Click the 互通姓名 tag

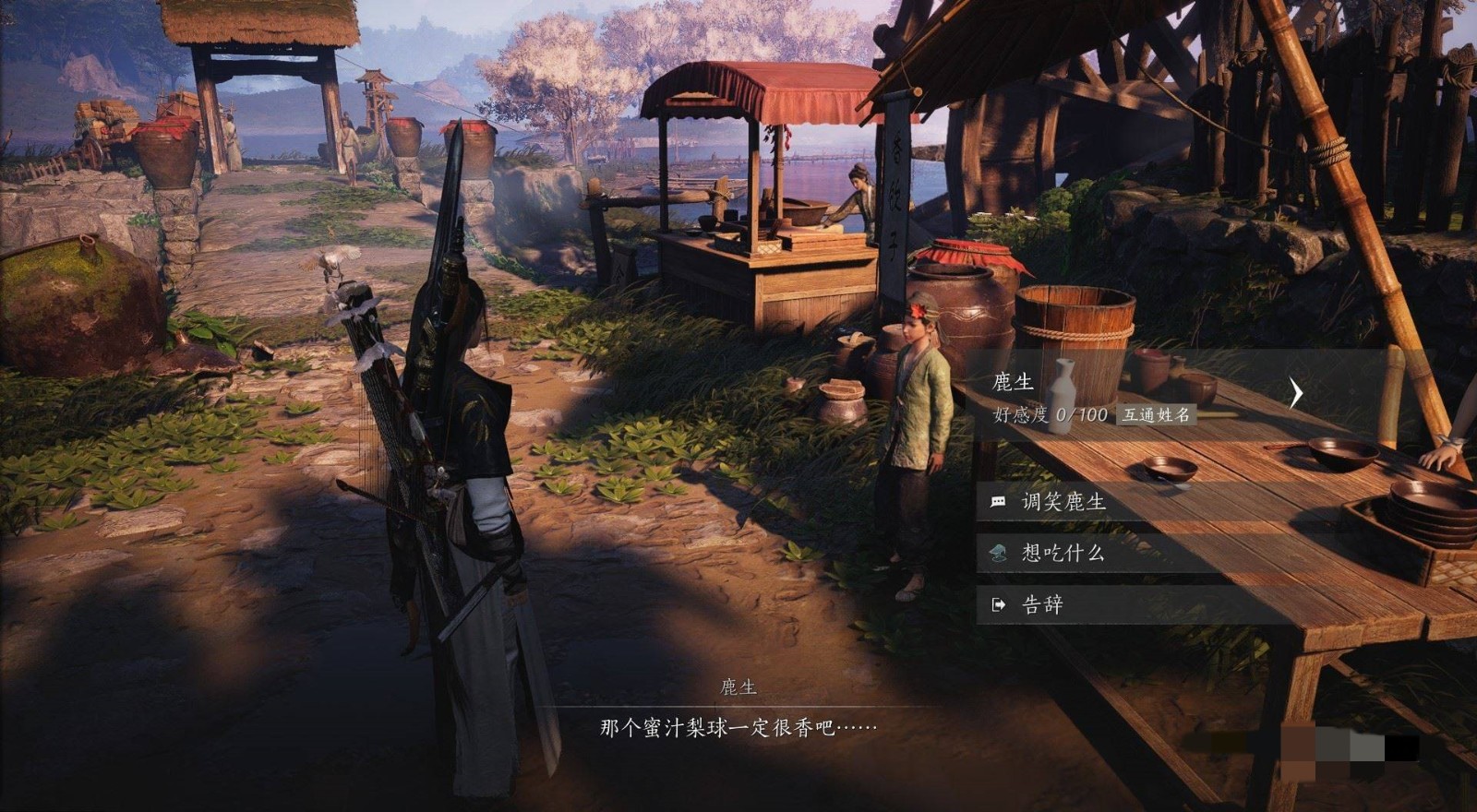pyautogui.click(x=1155, y=415)
